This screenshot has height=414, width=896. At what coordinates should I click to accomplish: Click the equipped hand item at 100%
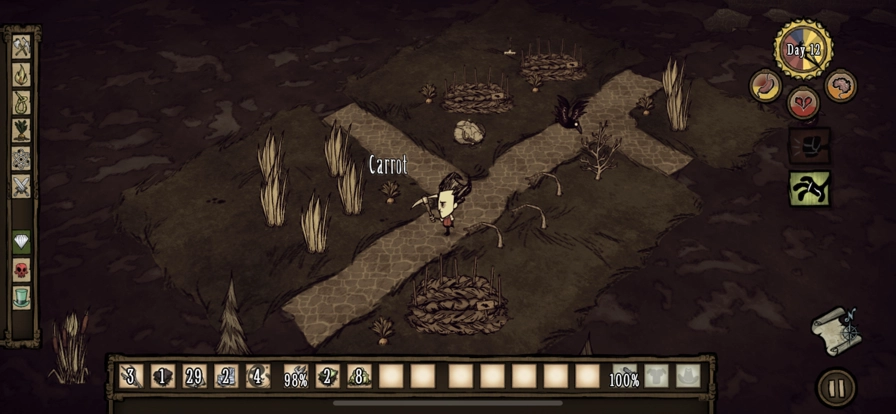(x=624, y=376)
